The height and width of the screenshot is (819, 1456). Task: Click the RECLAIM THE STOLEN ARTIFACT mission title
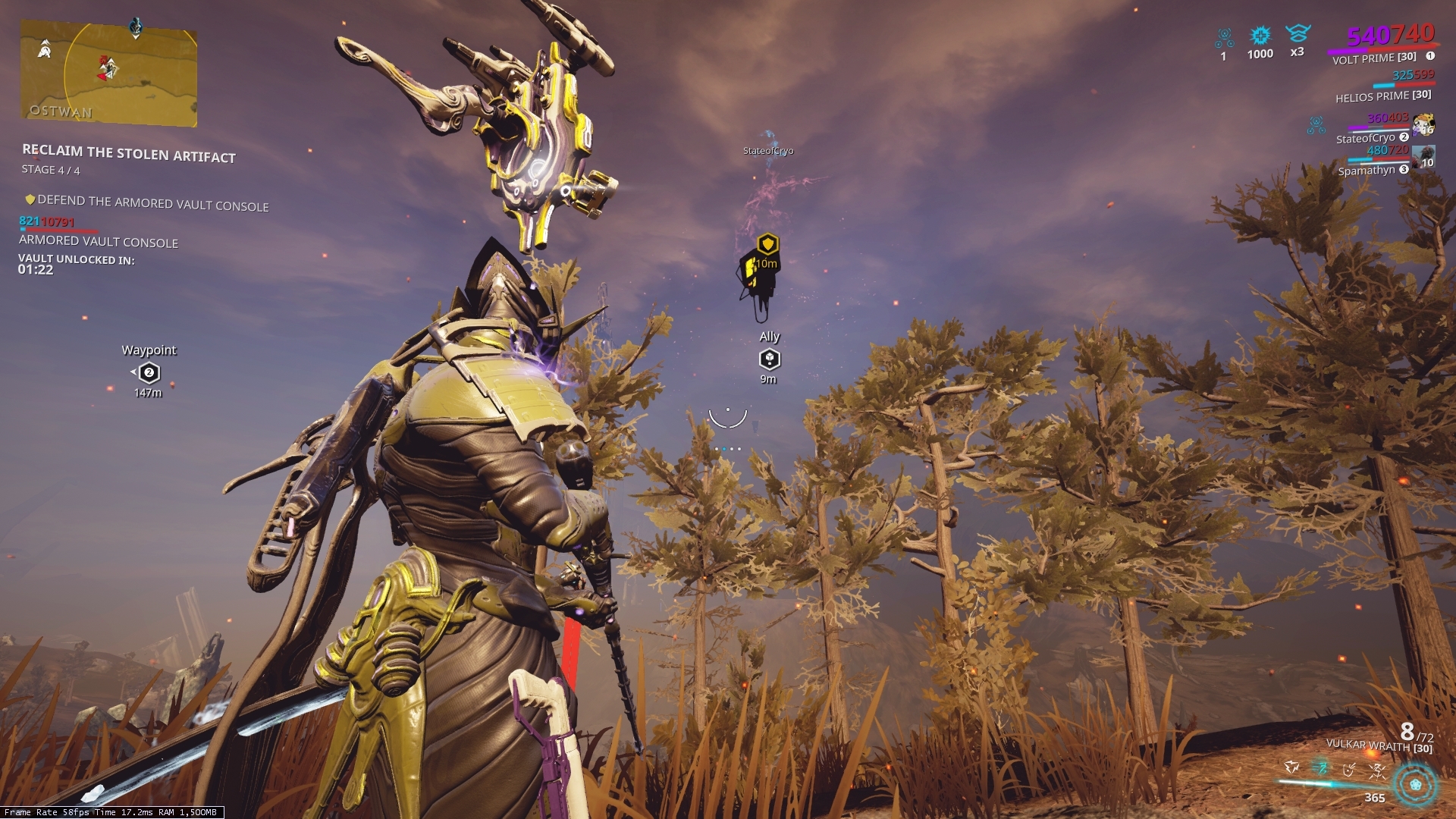click(x=127, y=152)
